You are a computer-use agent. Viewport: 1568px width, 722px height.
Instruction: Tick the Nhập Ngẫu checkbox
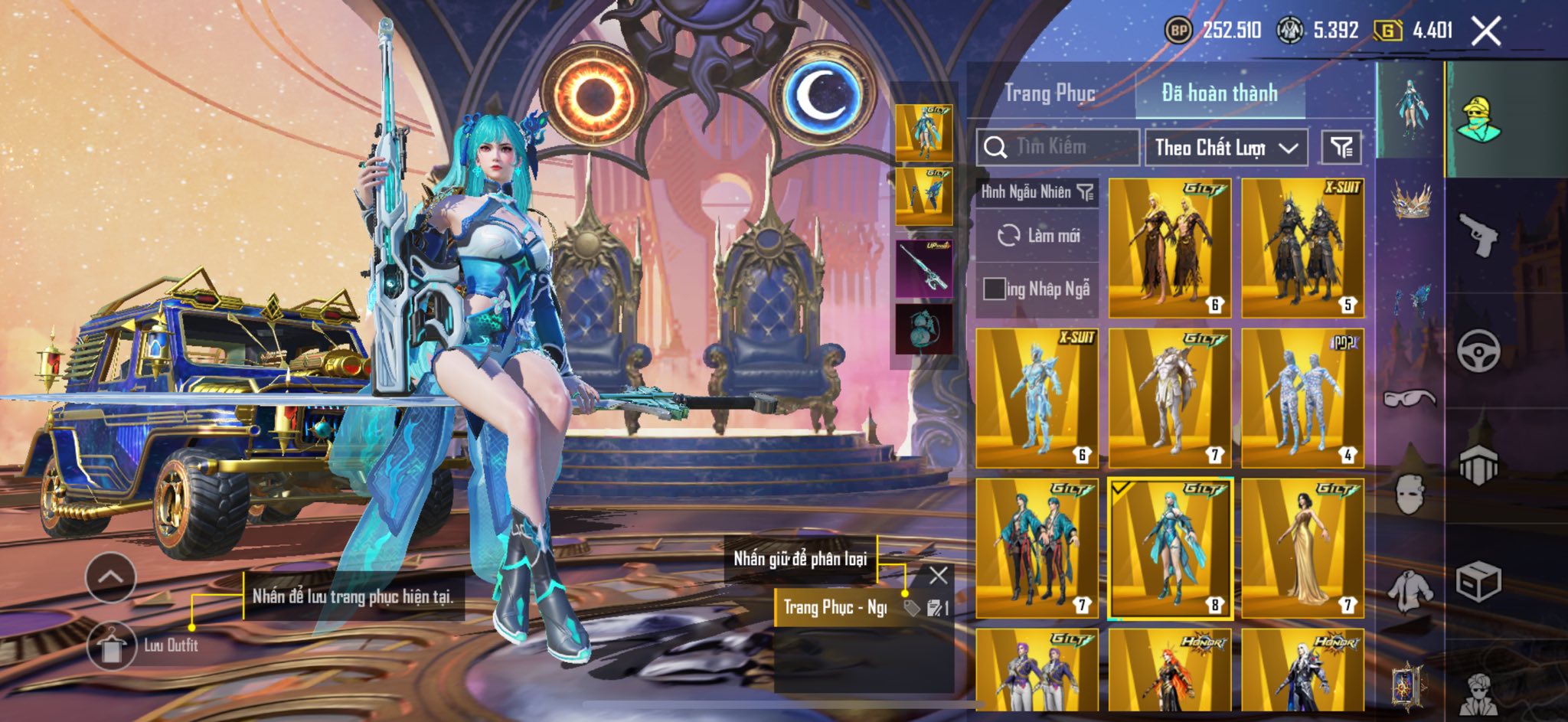995,289
